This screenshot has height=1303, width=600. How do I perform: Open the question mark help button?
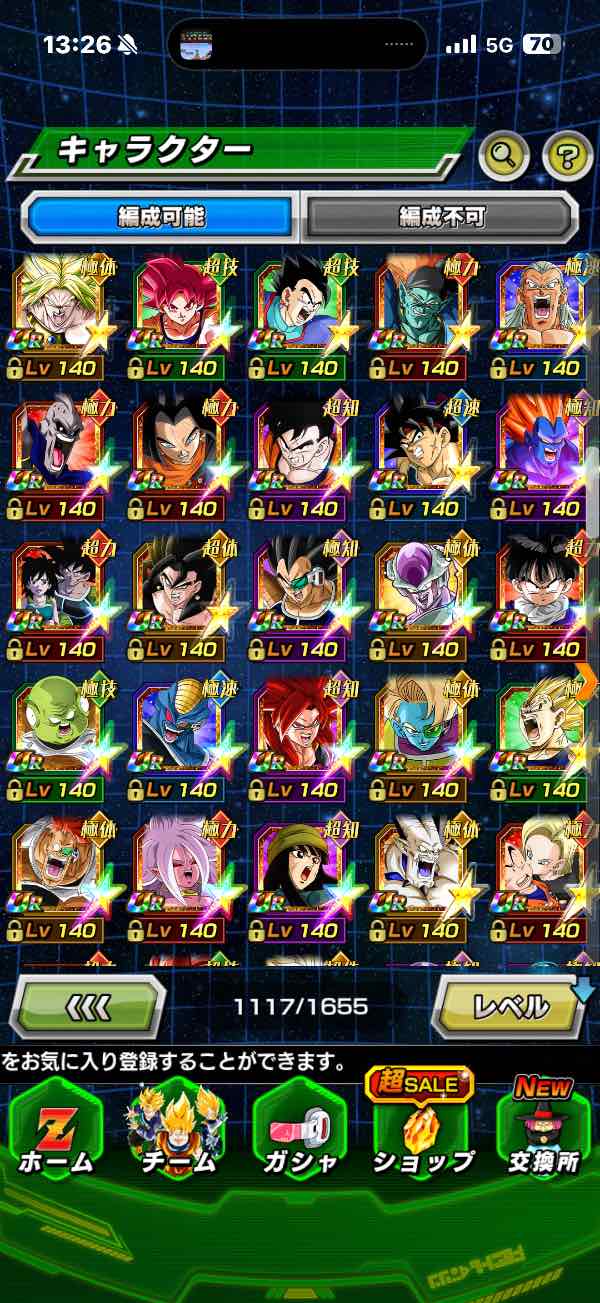[567, 155]
